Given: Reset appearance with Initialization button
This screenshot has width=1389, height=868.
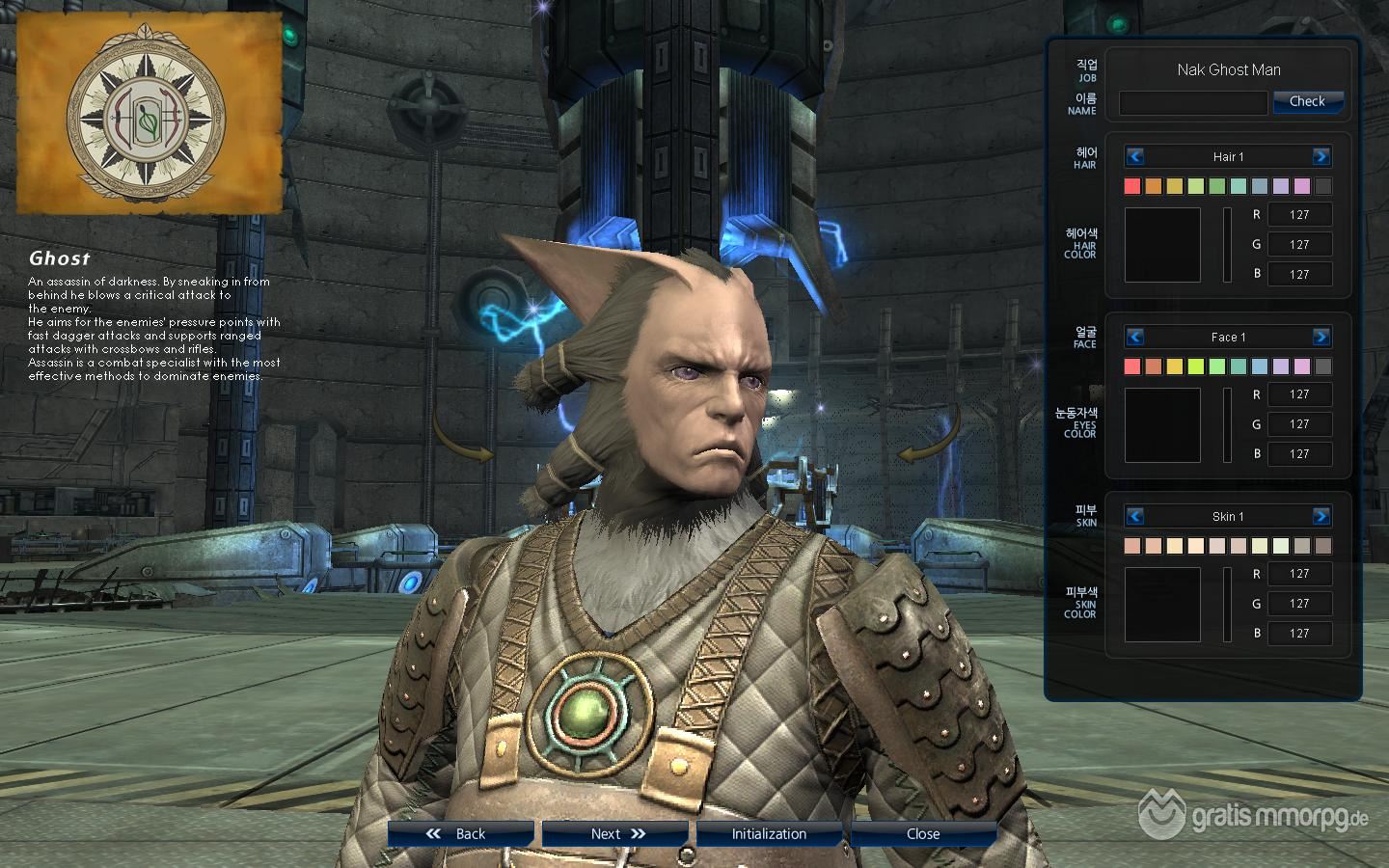Looking at the screenshot, I should (769, 833).
